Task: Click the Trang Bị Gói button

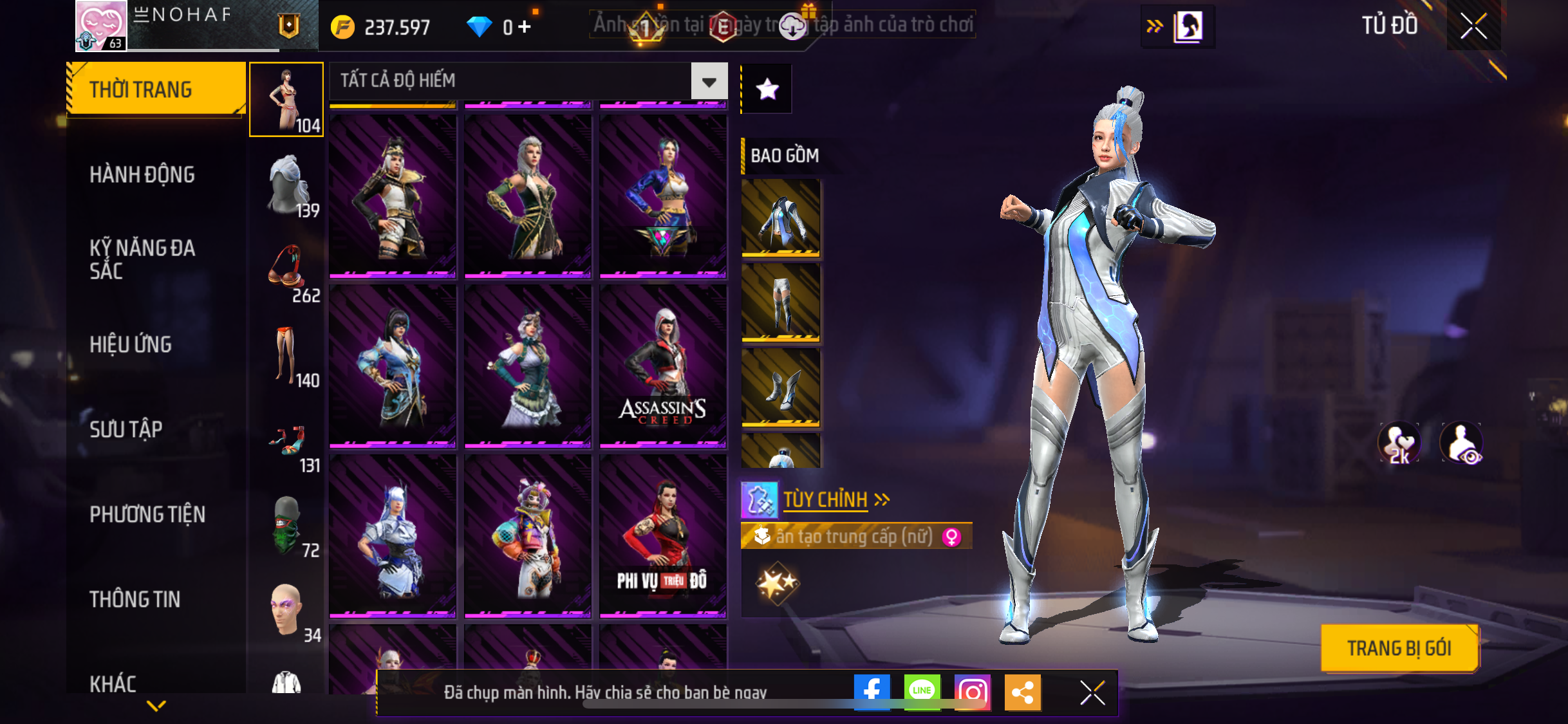Action: pyautogui.click(x=1399, y=648)
